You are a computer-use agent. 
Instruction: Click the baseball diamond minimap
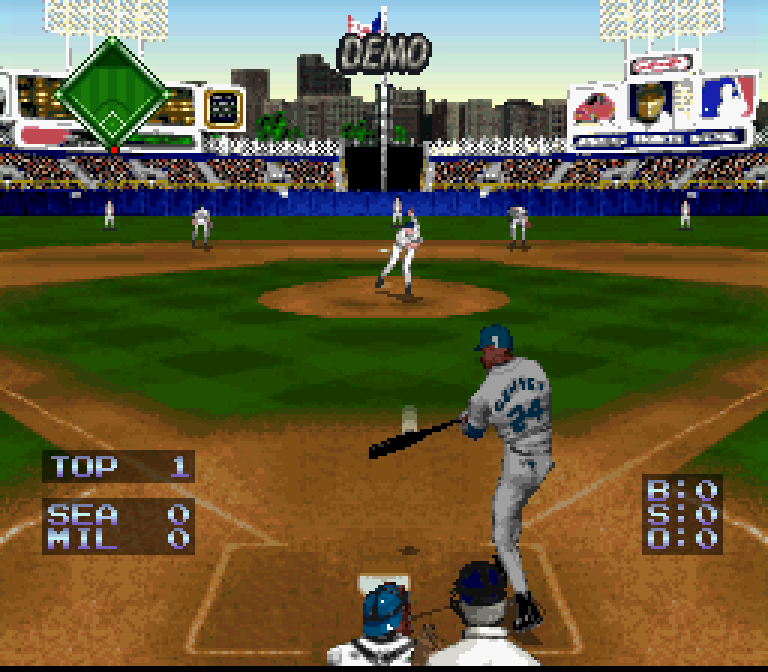pos(110,96)
